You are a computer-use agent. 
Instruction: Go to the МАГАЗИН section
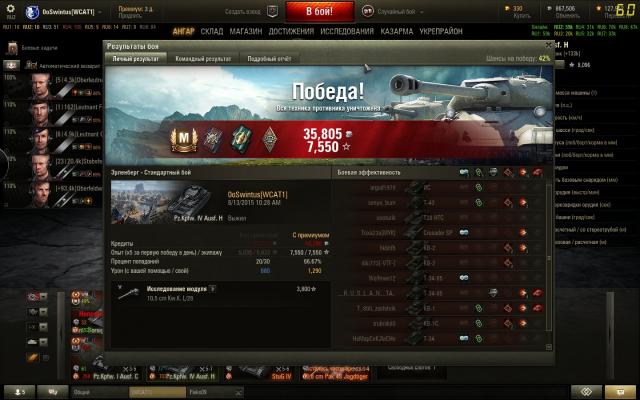pyautogui.click(x=245, y=31)
